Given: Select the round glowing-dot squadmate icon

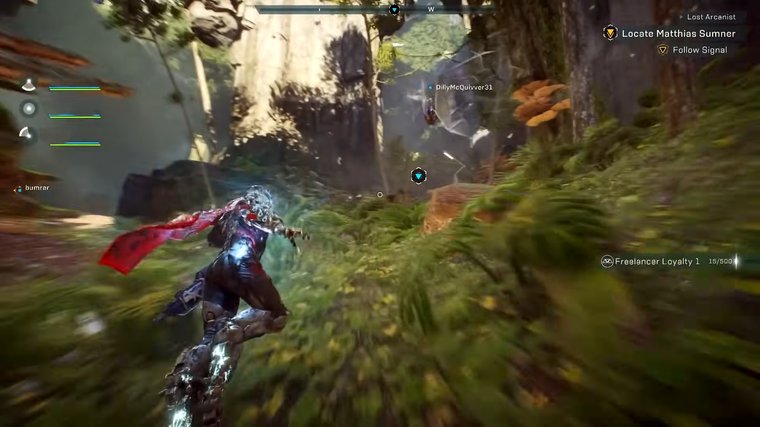Looking at the screenshot, I should point(29,109).
